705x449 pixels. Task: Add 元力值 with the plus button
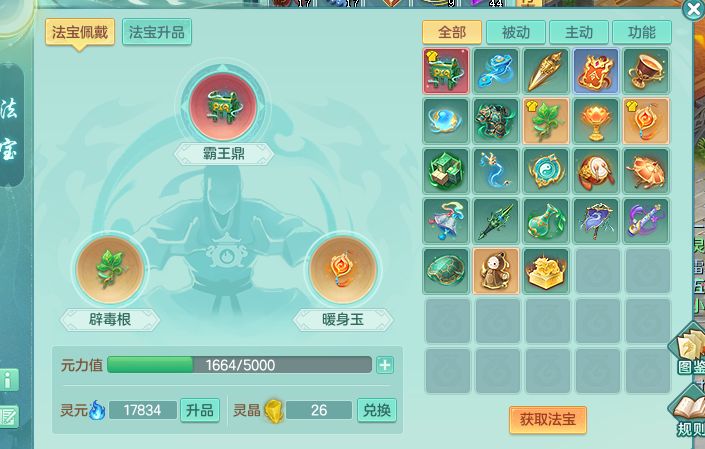point(385,365)
